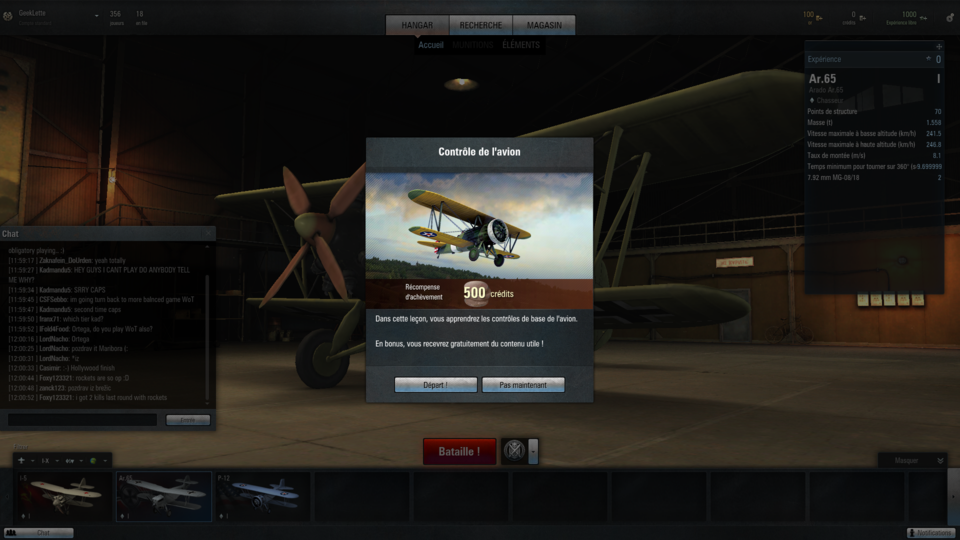Launch the red Bataille button

[459, 451]
